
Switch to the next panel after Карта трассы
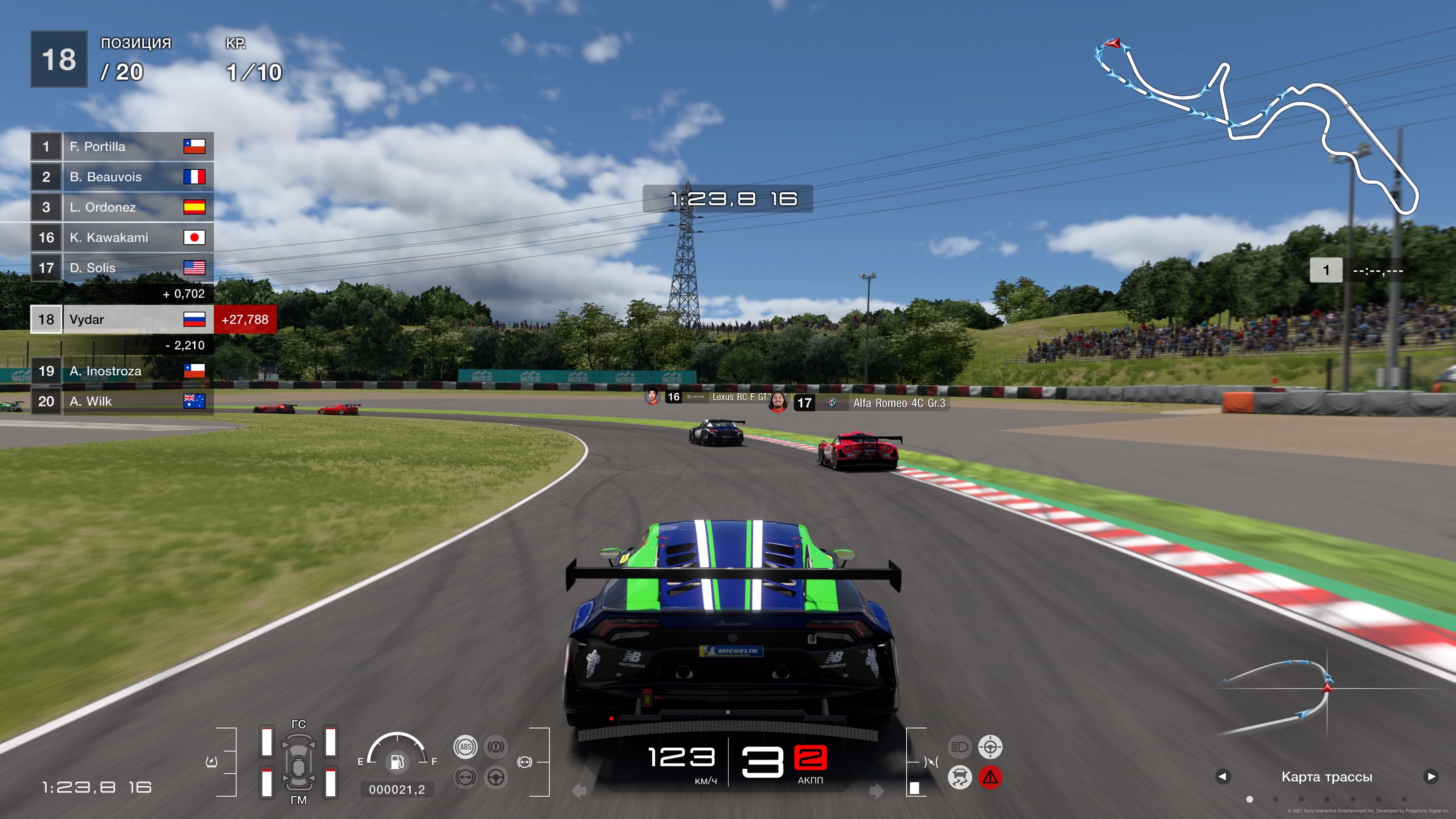click(1431, 777)
